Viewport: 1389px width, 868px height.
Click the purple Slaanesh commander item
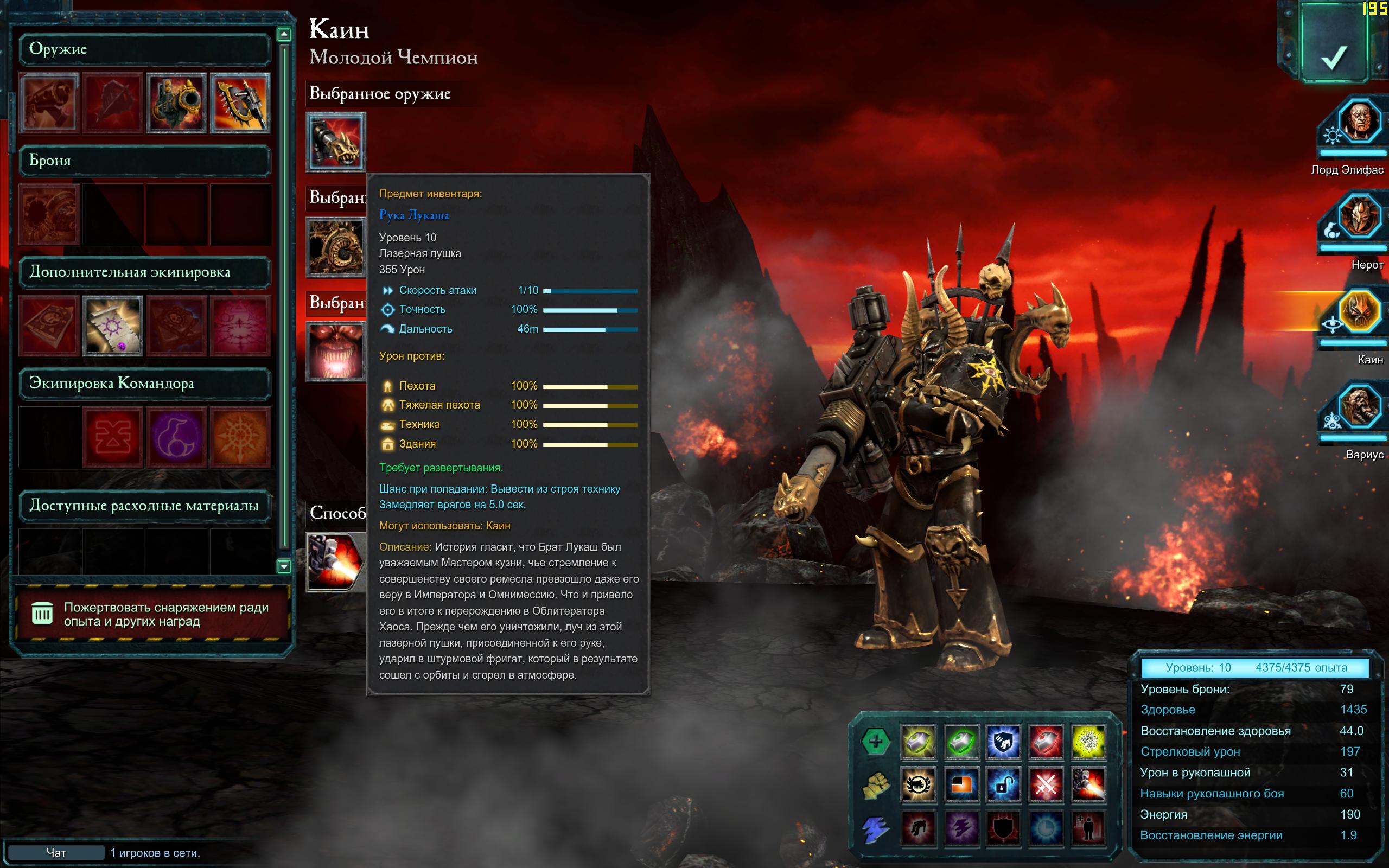tap(176, 437)
